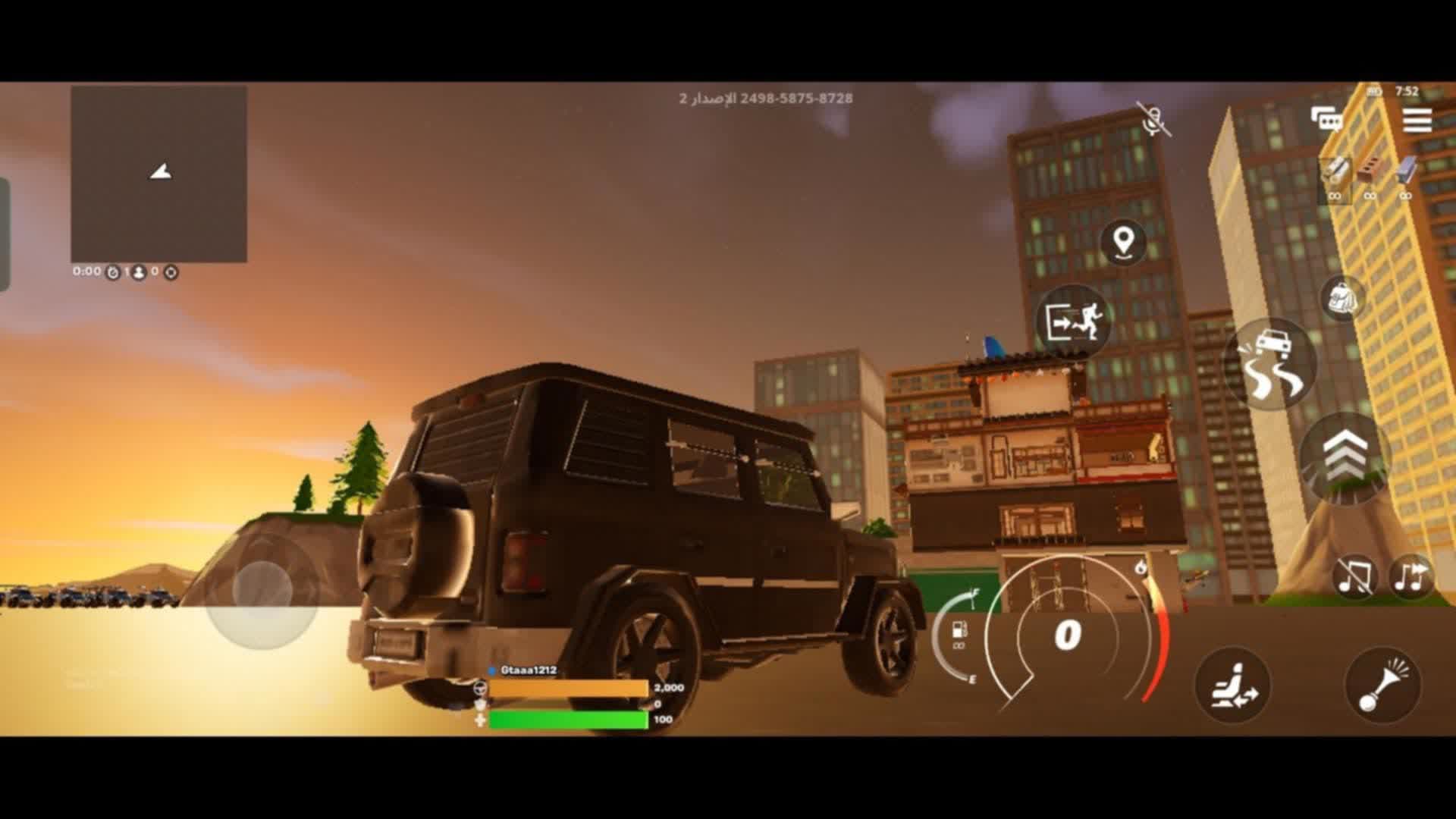
Task: Tap the player name Gtaaa1212
Action: [531, 671]
